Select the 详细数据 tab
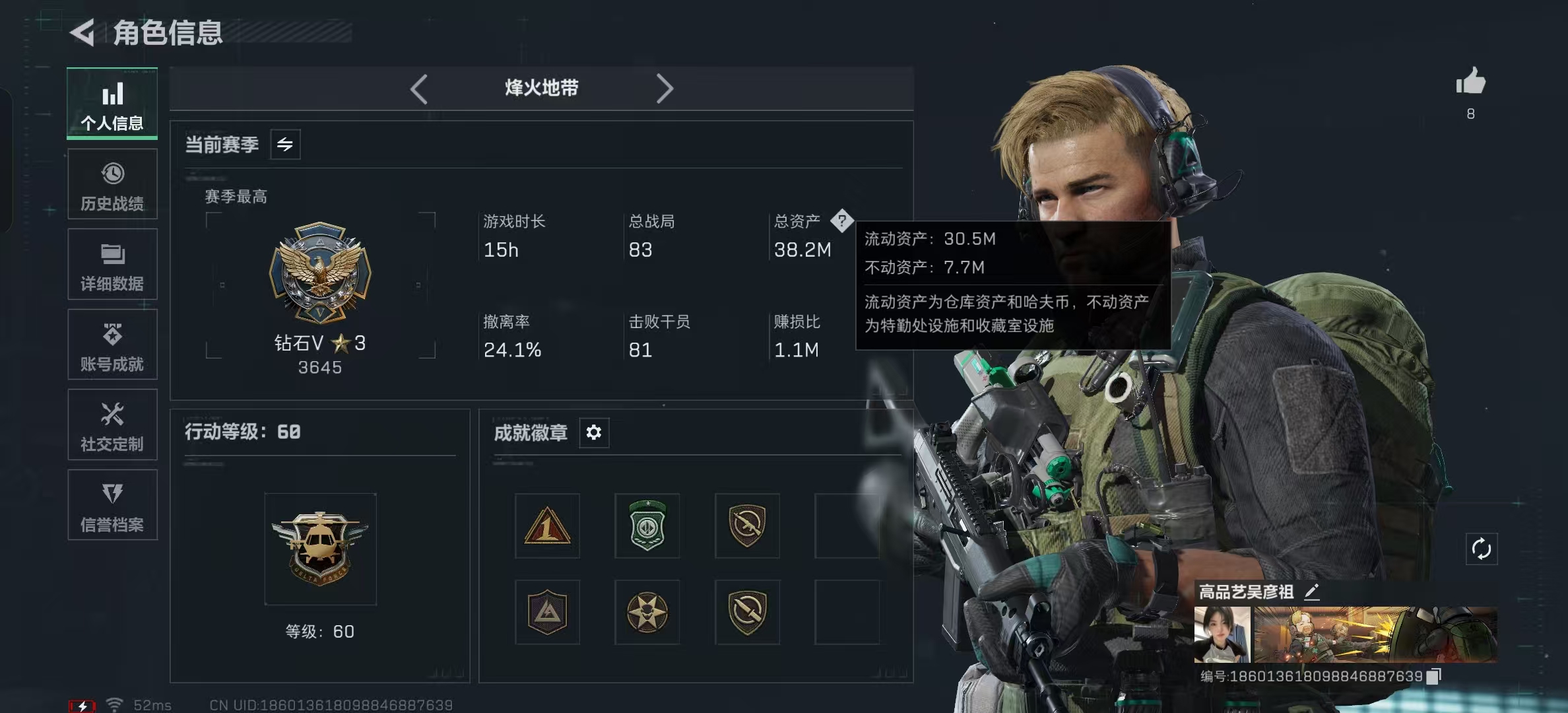Viewport: 1568px width, 713px height. point(112,265)
